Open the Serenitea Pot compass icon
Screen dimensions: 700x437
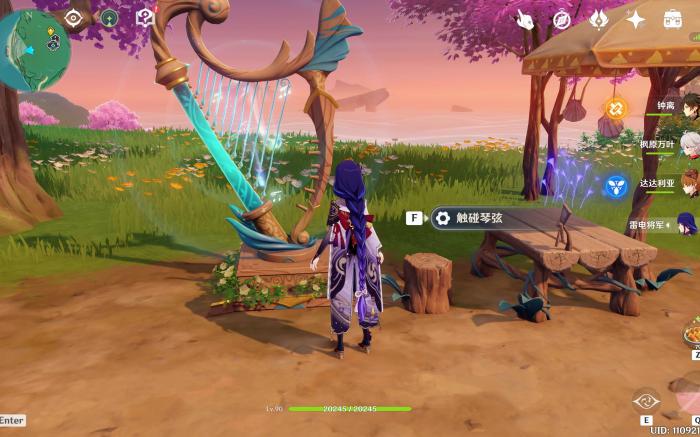109,17
